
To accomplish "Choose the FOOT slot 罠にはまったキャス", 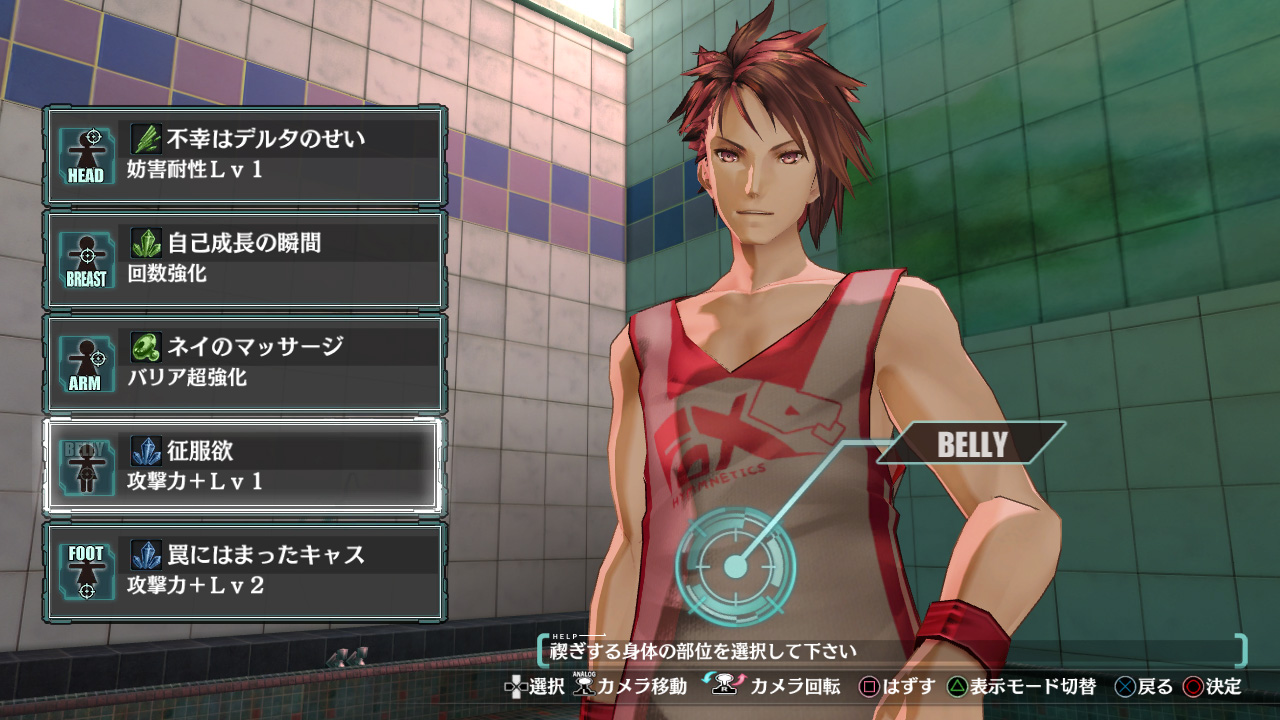I will (x=245, y=571).
